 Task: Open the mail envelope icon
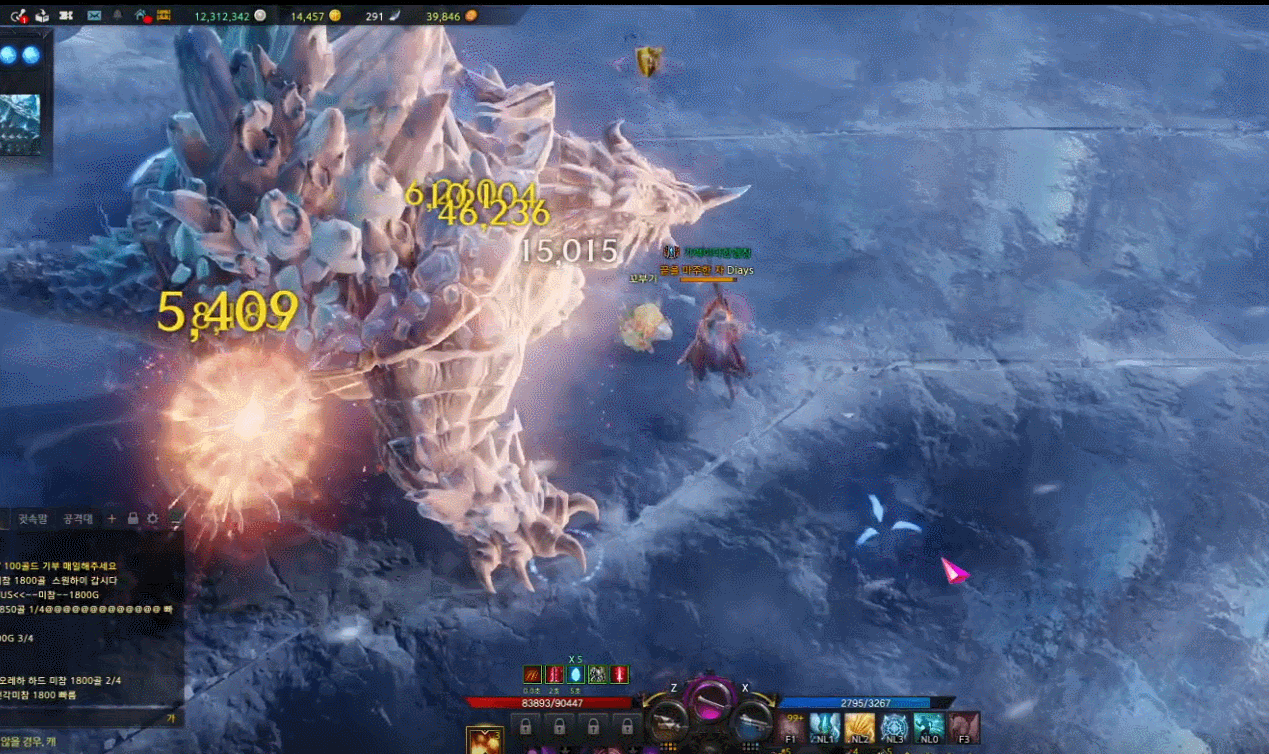tap(94, 16)
